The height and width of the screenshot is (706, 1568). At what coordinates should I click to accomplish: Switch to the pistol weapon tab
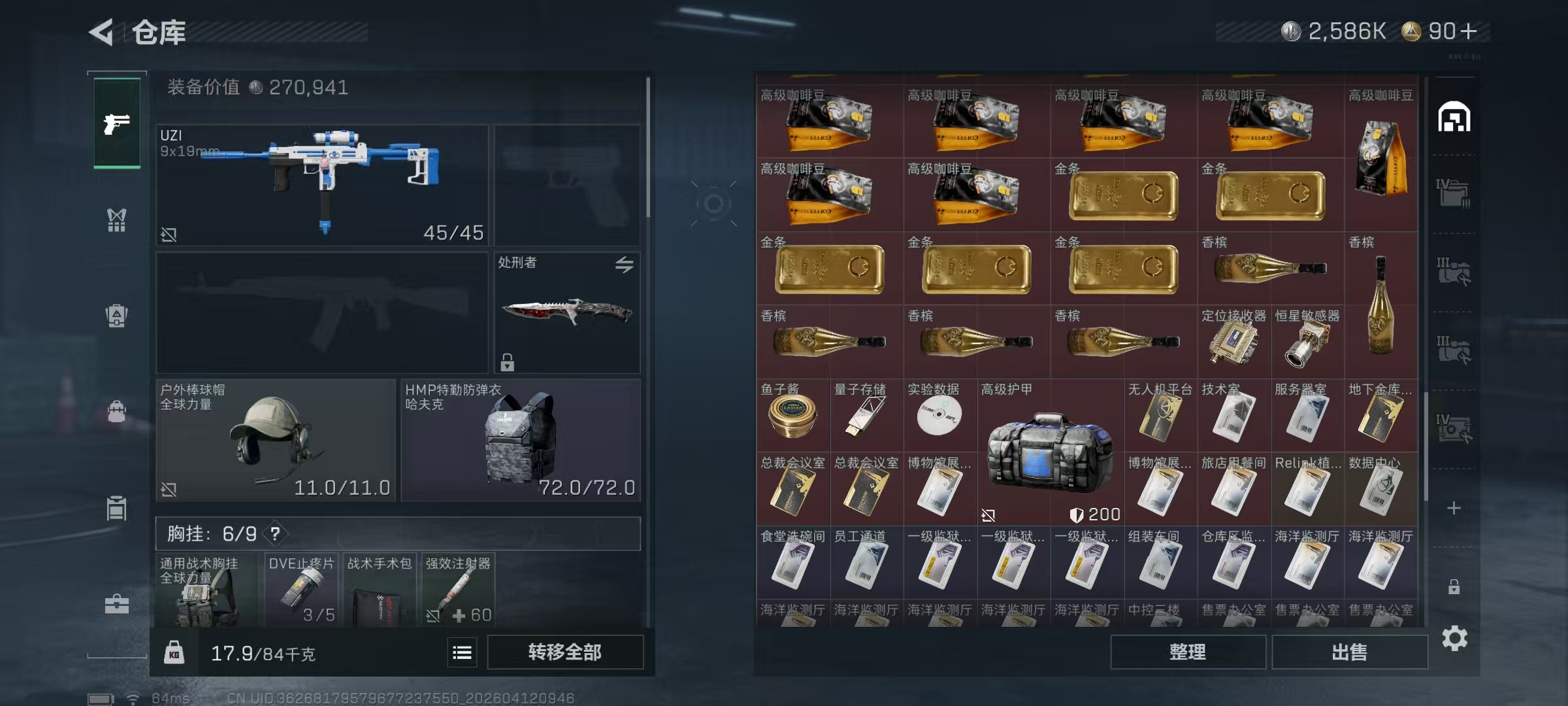tap(117, 123)
